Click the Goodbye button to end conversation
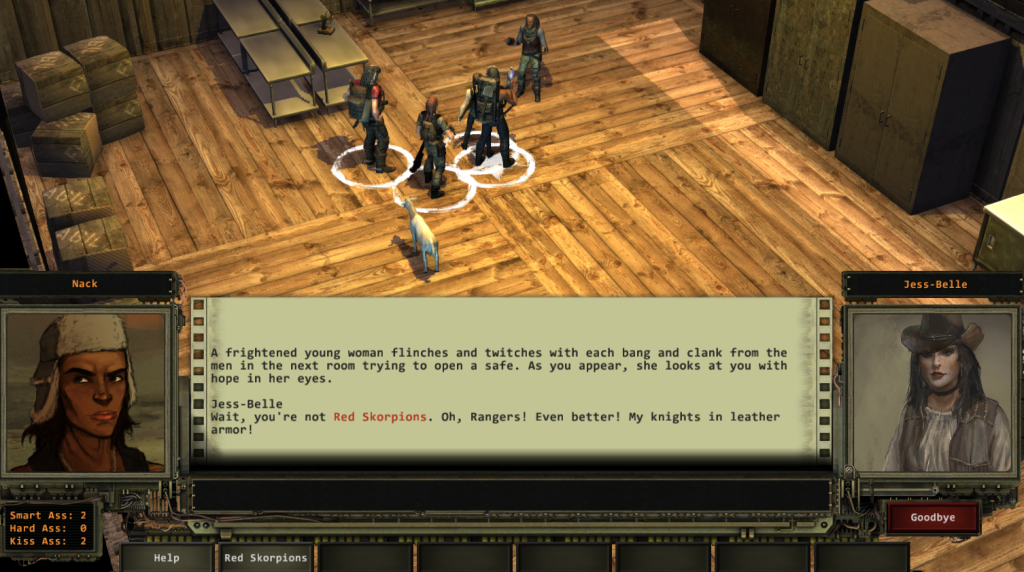 [x=931, y=518]
